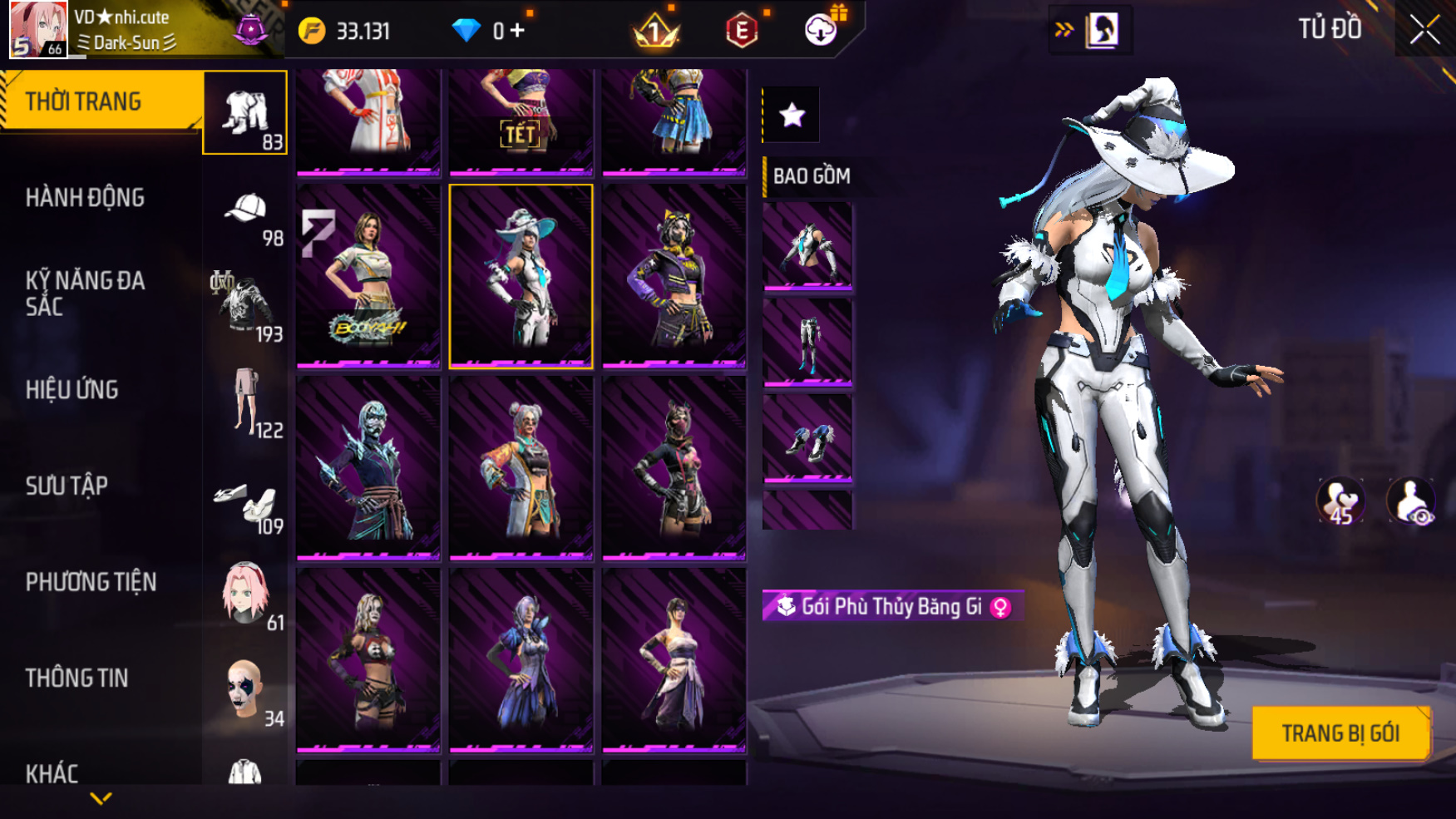The height and width of the screenshot is (819, 1456).
Task: Choose the TẾT outfit bundle
Action: (521, 121)
